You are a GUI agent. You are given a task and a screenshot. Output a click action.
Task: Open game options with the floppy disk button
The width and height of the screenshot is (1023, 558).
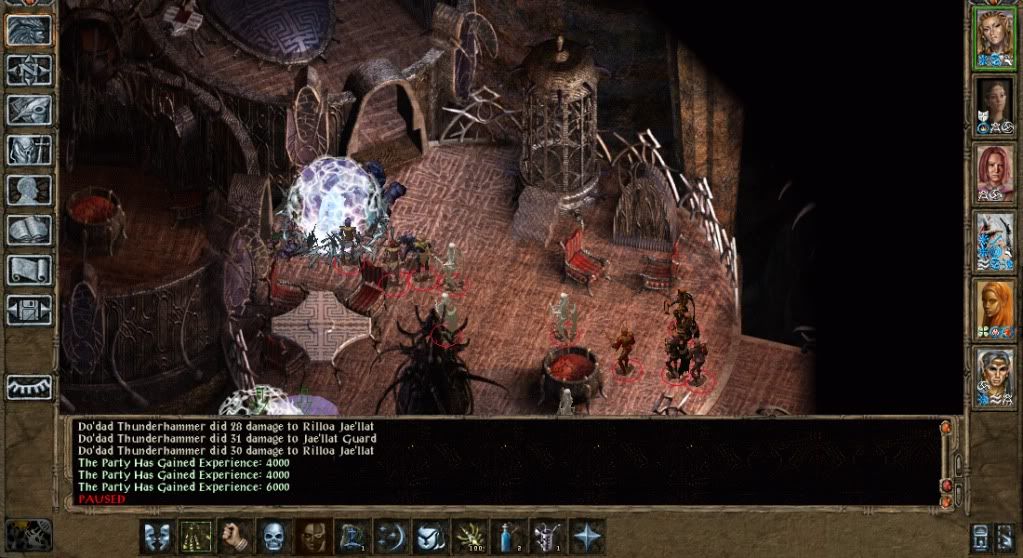[29, 310]
